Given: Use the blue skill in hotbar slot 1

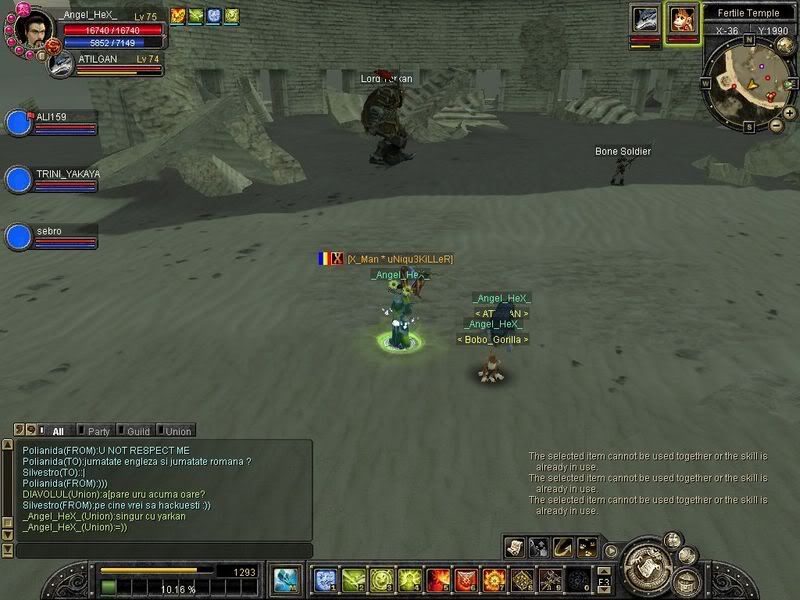Looking at the screenshot, I should [x=324, y=579].
